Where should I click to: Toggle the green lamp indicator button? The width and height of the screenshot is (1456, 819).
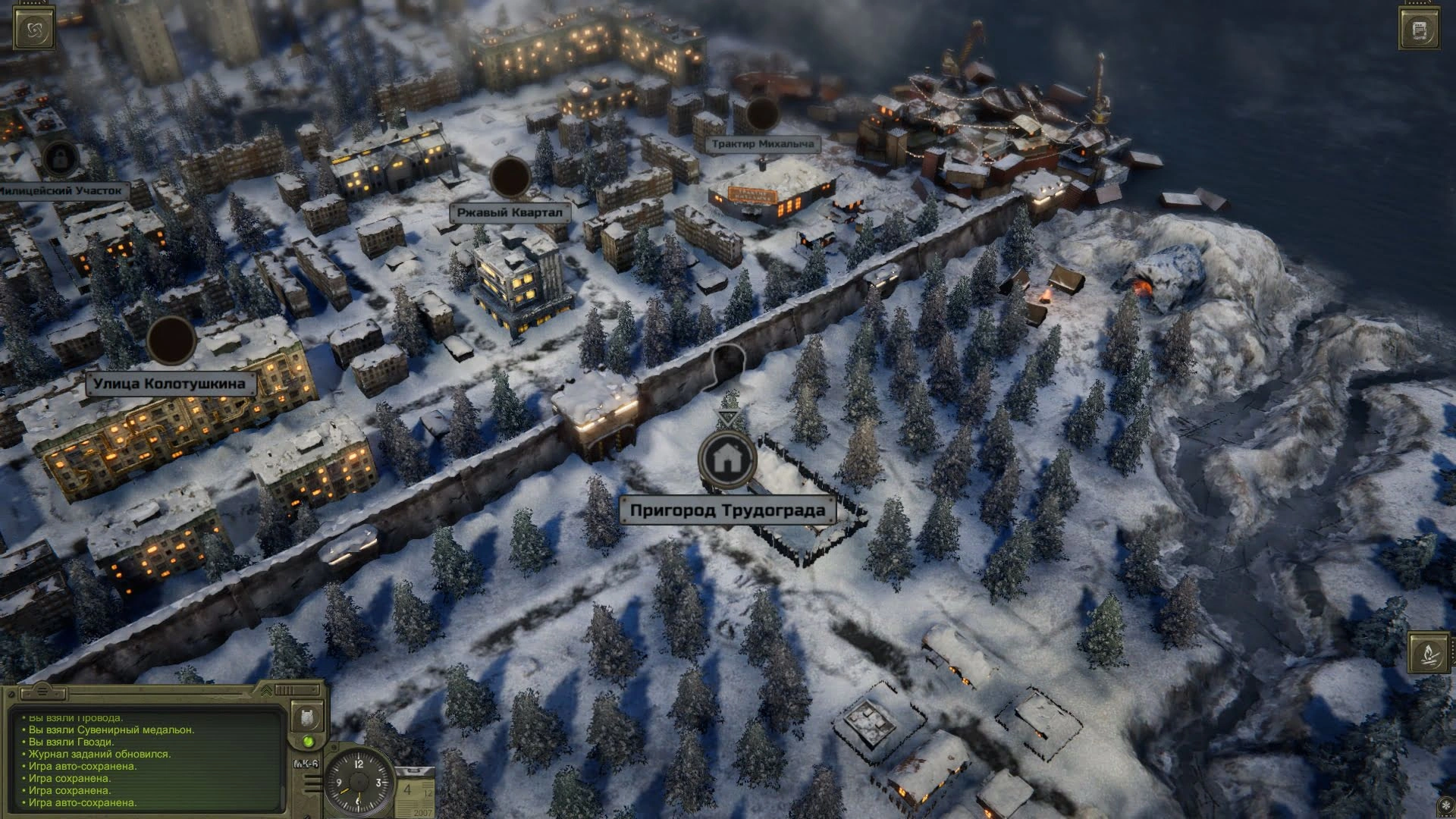(x=309, y=741)
